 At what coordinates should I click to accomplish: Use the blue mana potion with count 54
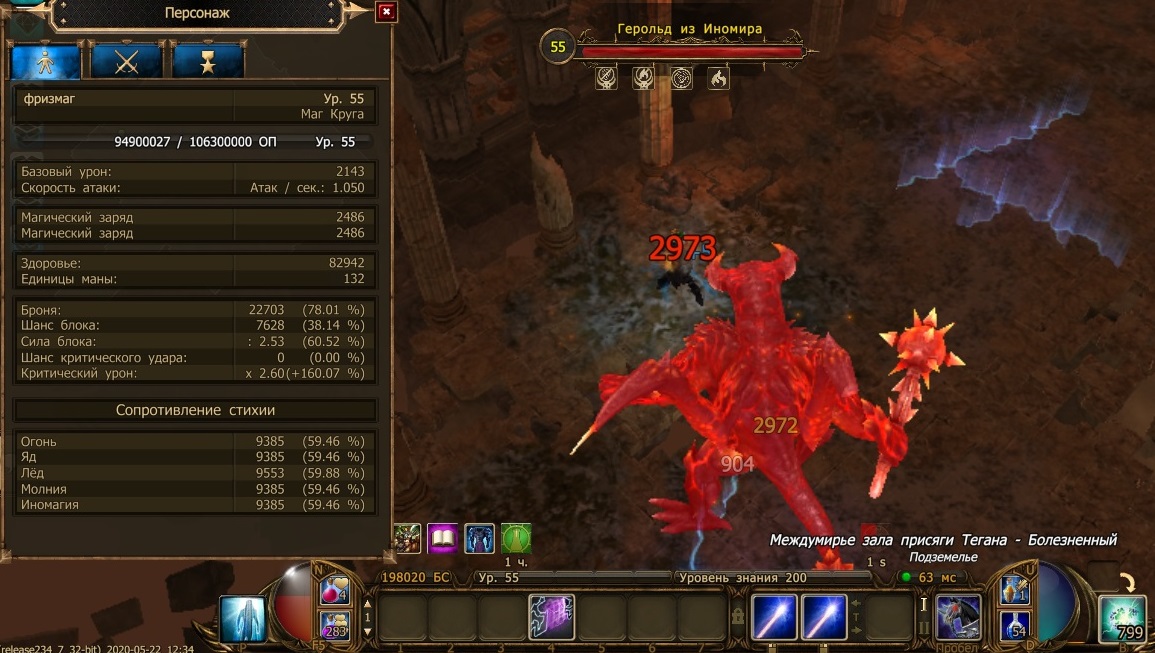1015,625
